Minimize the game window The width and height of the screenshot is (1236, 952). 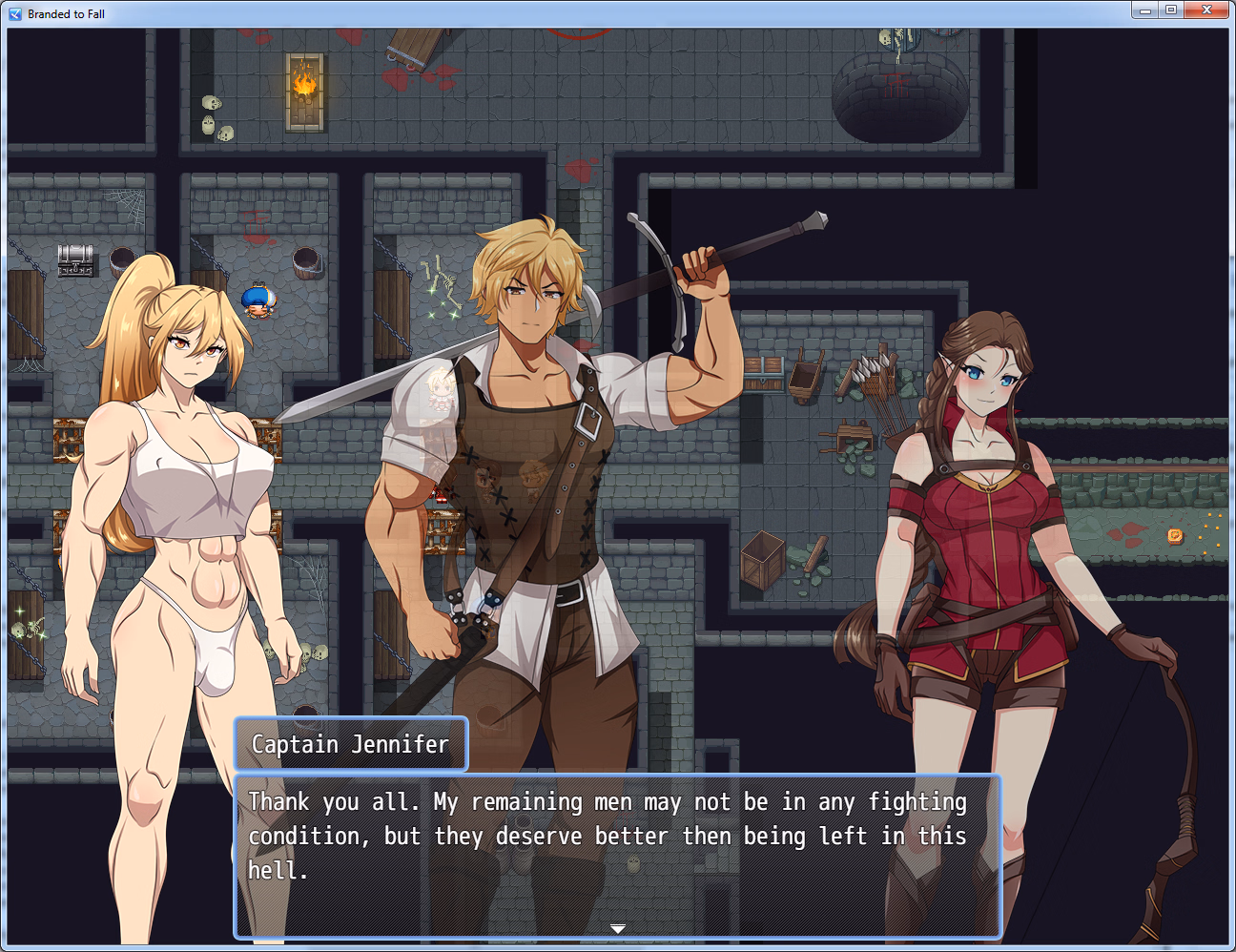(x=1144, y=10)
